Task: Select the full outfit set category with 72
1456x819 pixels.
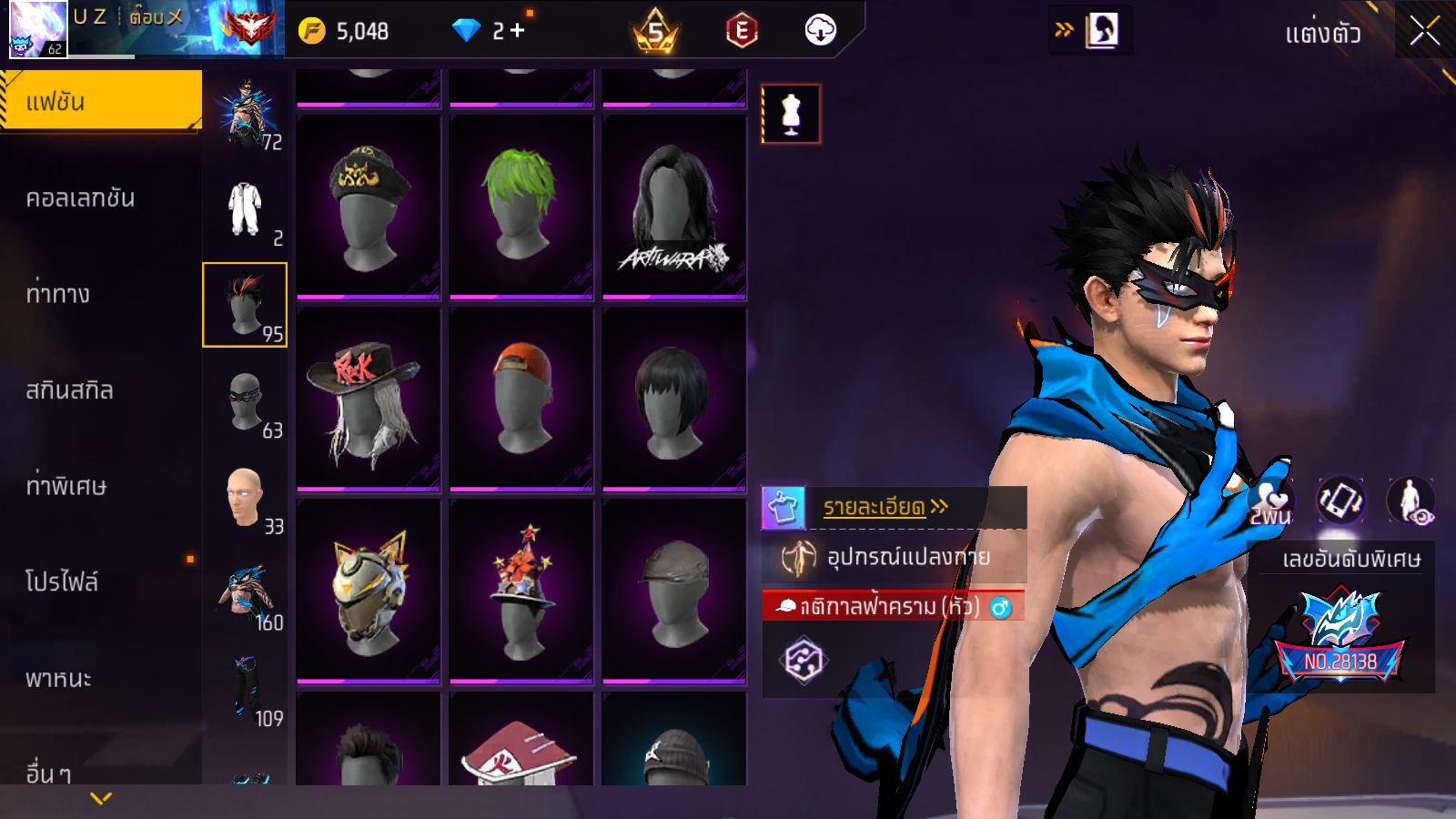Action: tap(246, 114)
